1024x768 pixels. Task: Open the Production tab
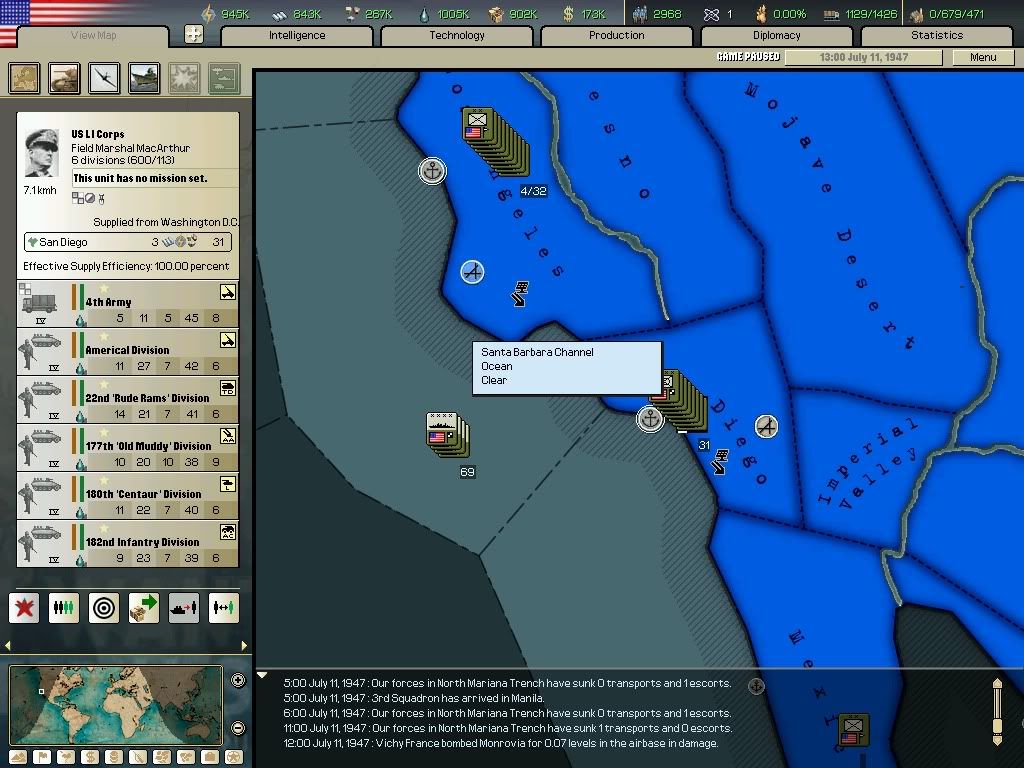tap(616, 36)
